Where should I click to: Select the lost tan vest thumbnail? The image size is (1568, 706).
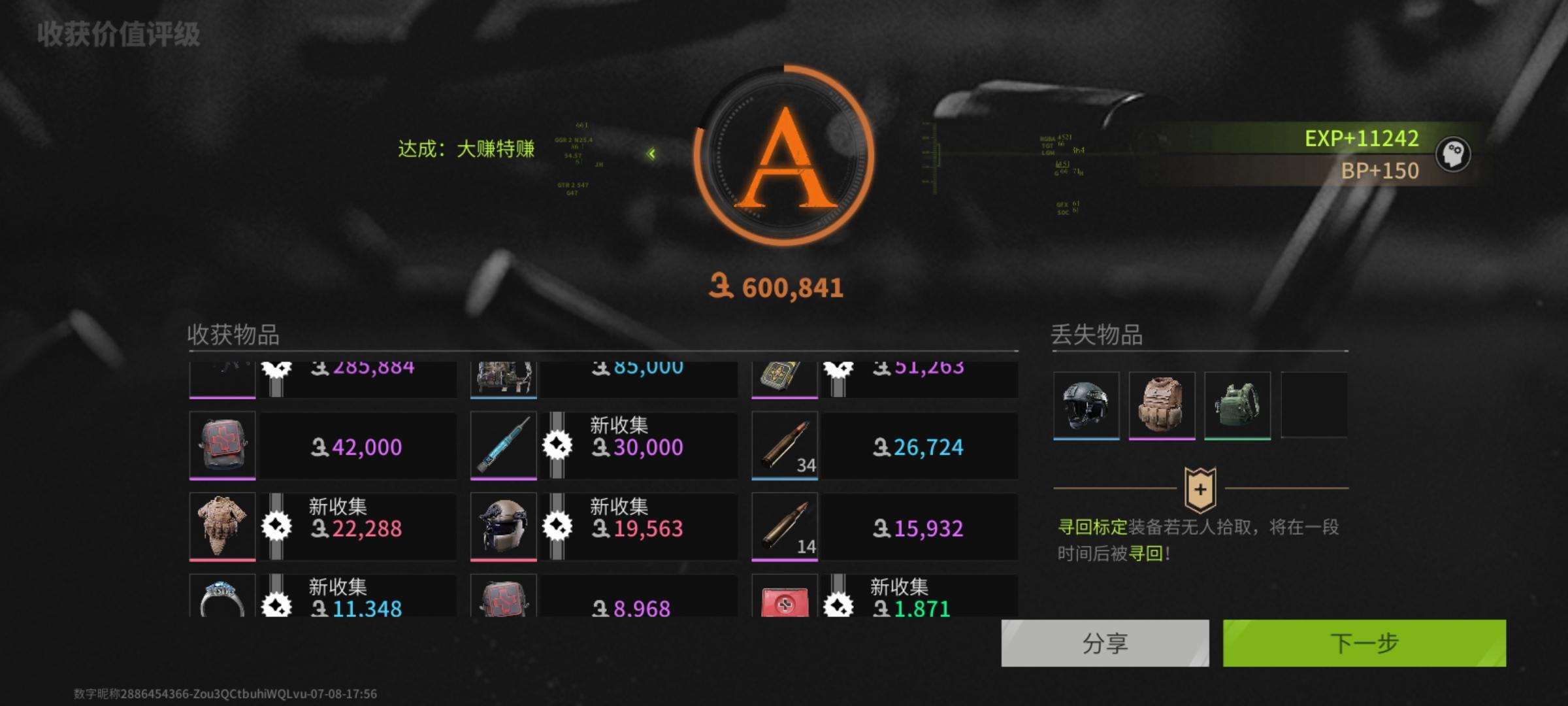(x=1162, y=404)
